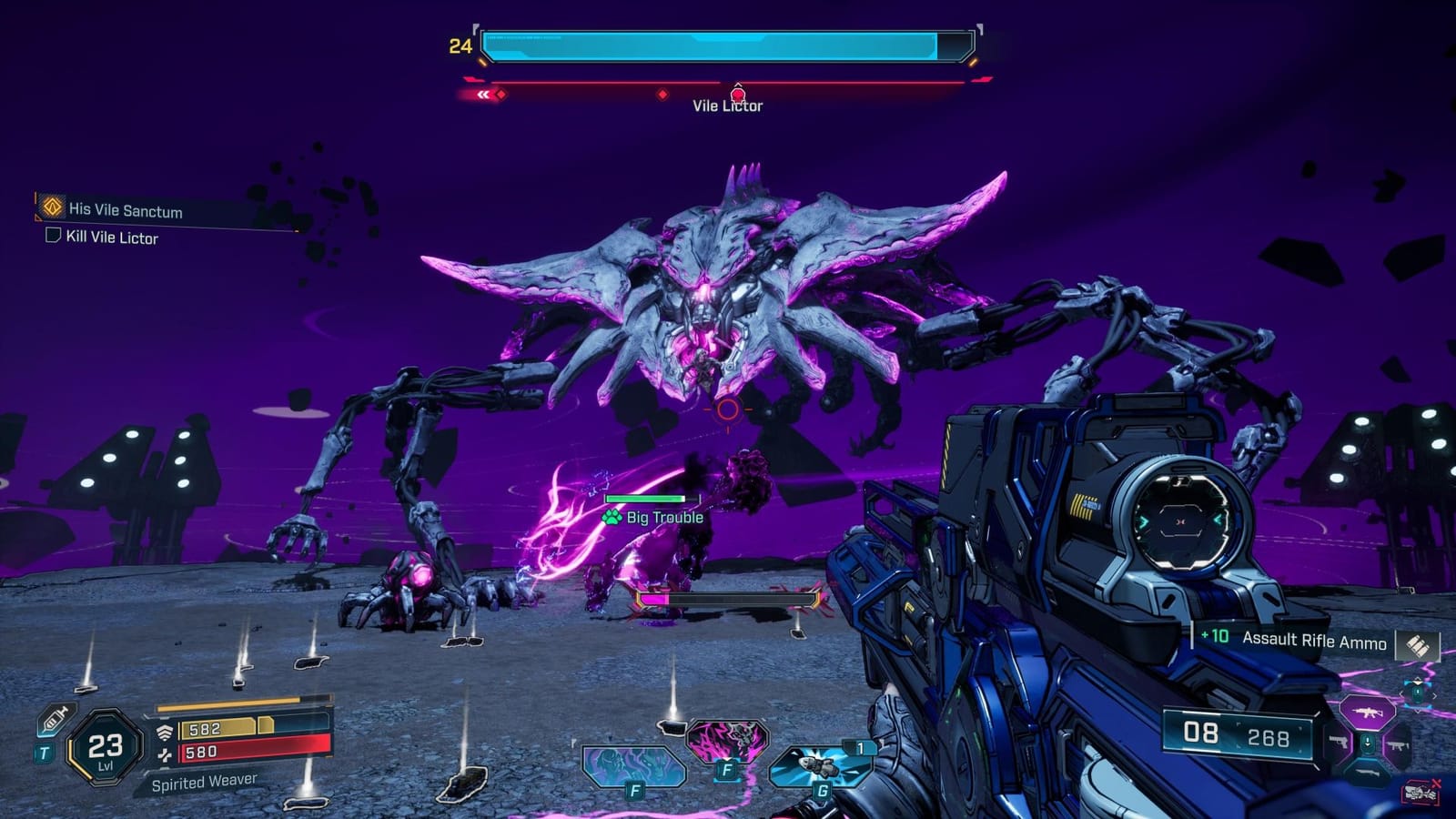Click the depleted grenade icon at bottom right
This screenshot has height=819, width=1456.
pos(1421,792)
